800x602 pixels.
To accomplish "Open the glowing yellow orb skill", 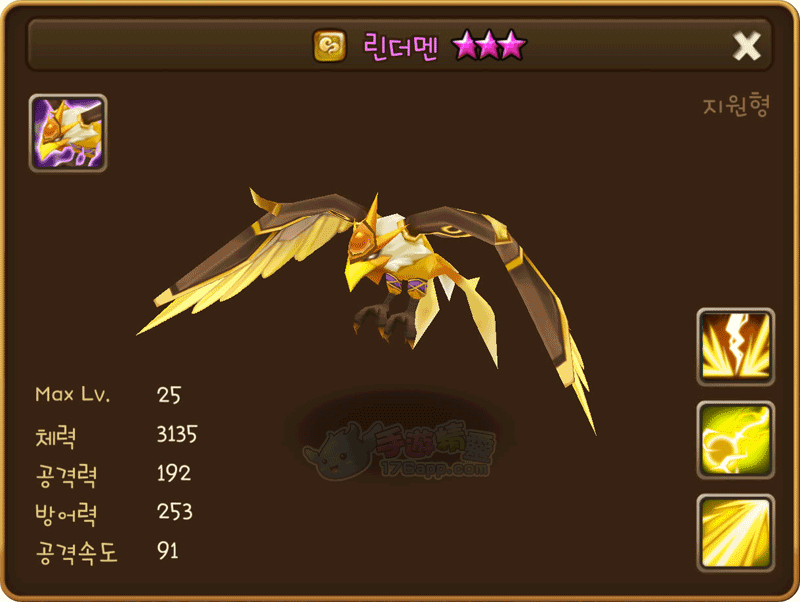I will pyautogui.click(x=735, y=440).
